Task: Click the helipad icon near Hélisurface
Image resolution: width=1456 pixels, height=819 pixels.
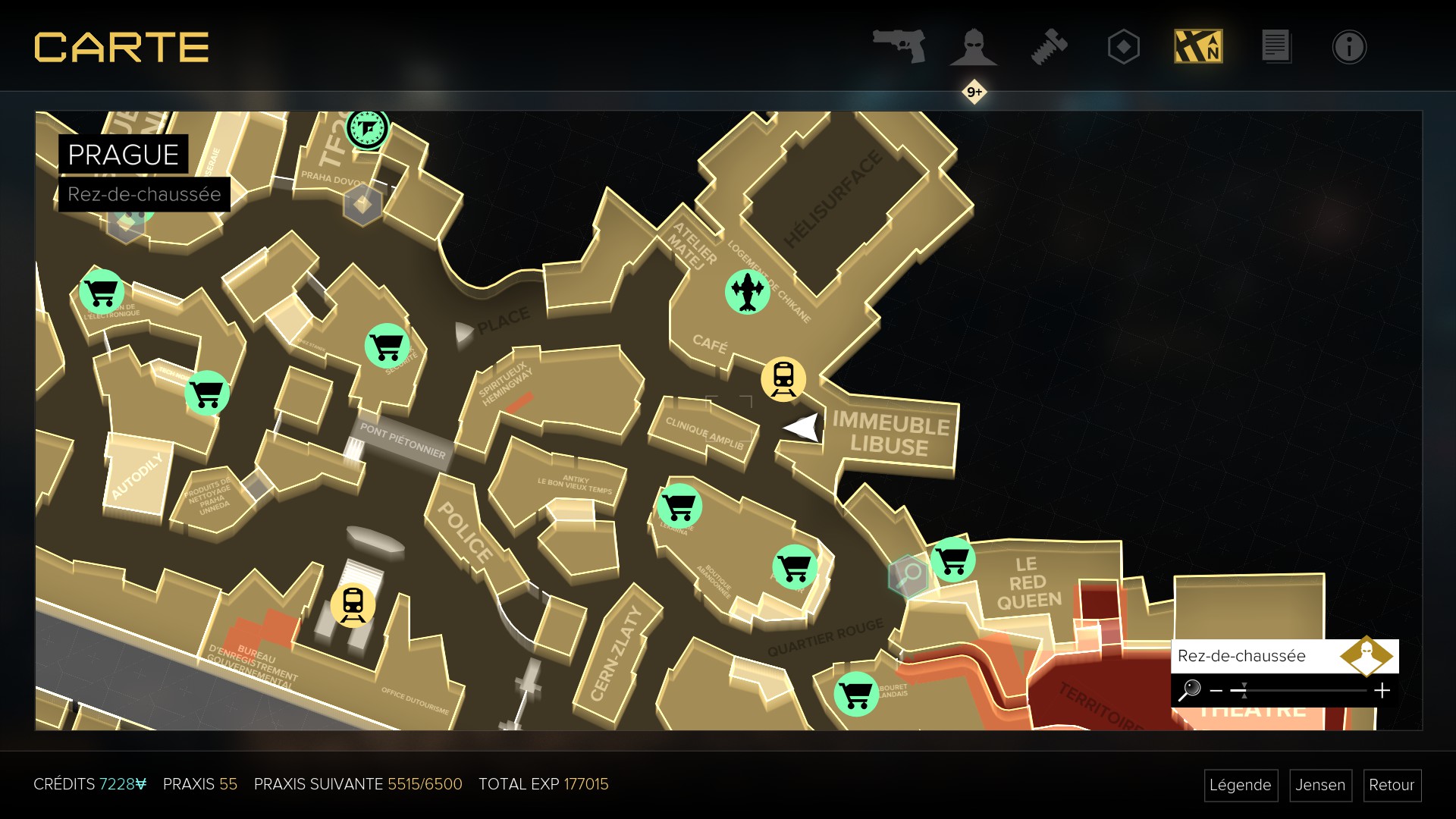Action: [x=748, y=290]
